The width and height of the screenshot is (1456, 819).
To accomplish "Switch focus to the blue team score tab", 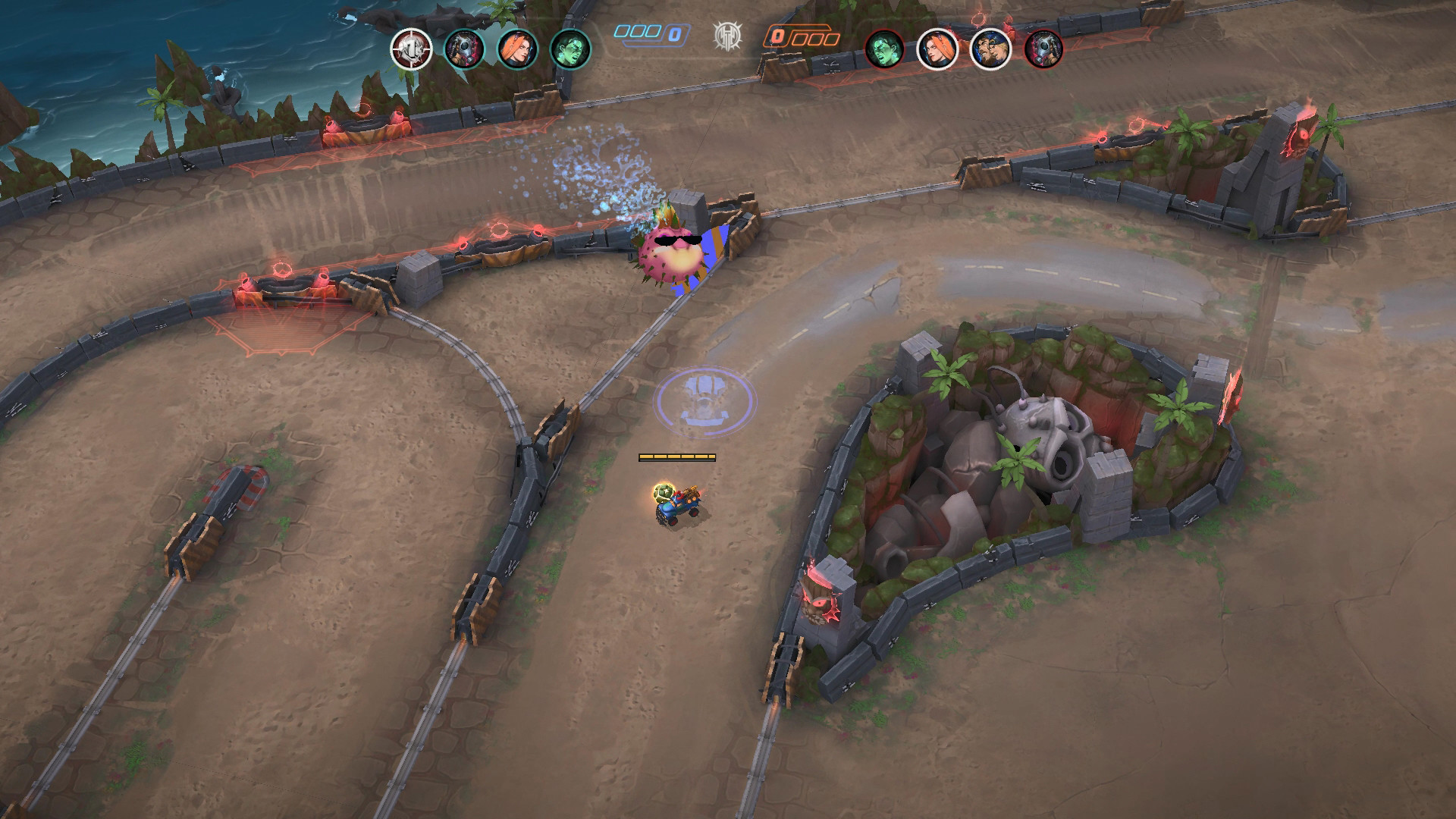I will pos(648,33).
